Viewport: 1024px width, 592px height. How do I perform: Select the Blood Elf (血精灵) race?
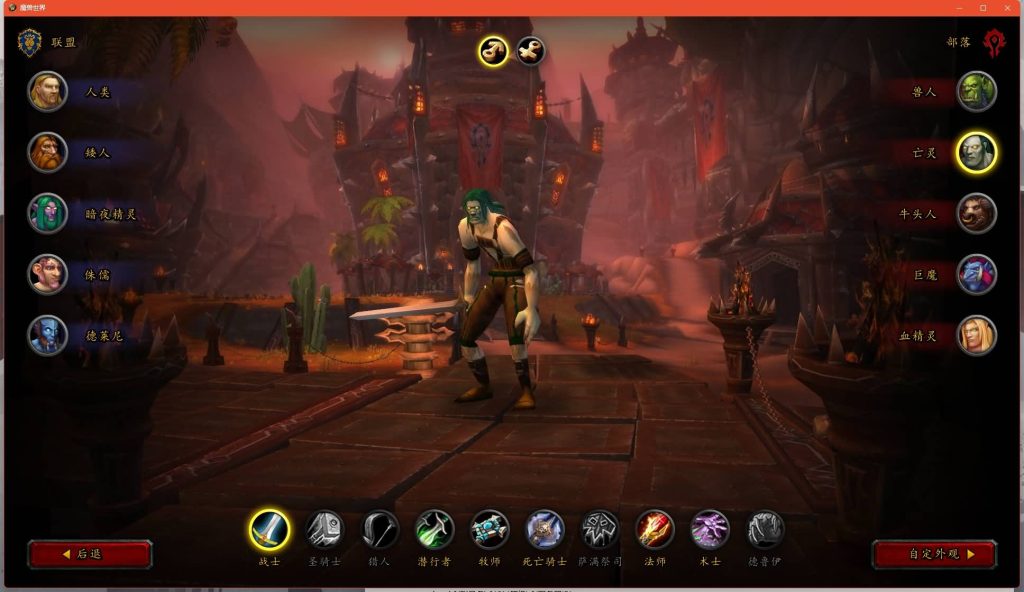coord(976,335)
